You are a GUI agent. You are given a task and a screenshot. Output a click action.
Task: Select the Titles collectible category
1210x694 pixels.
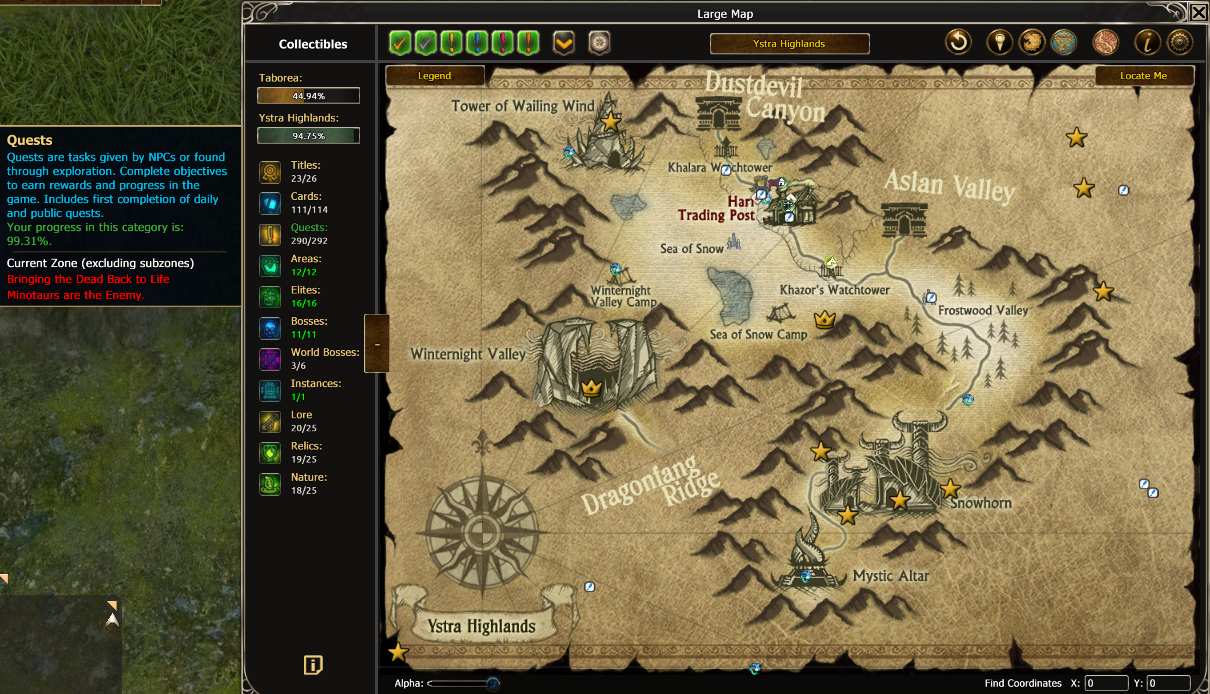270,172
